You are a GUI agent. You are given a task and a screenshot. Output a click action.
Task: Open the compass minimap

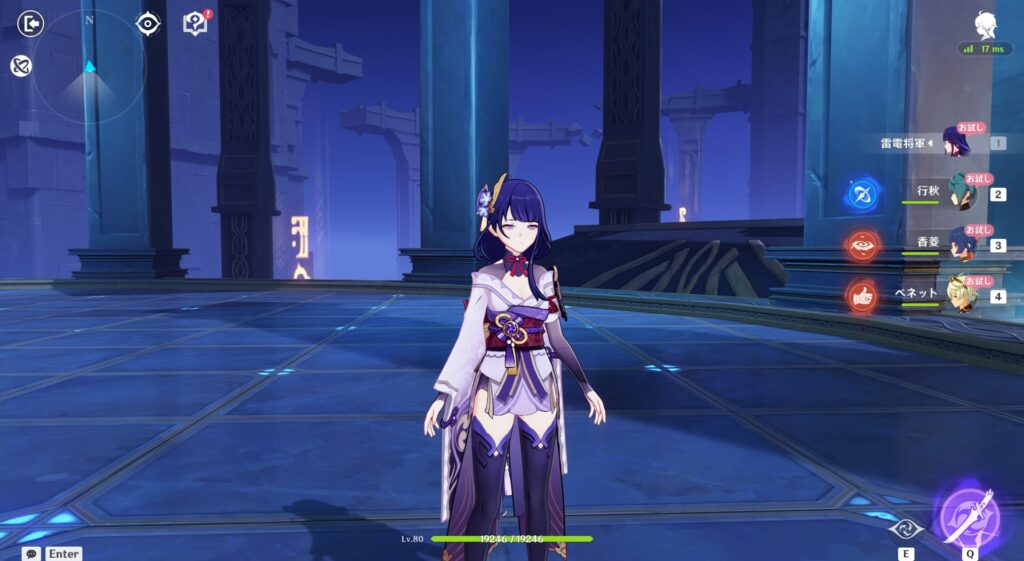[89, 66]
